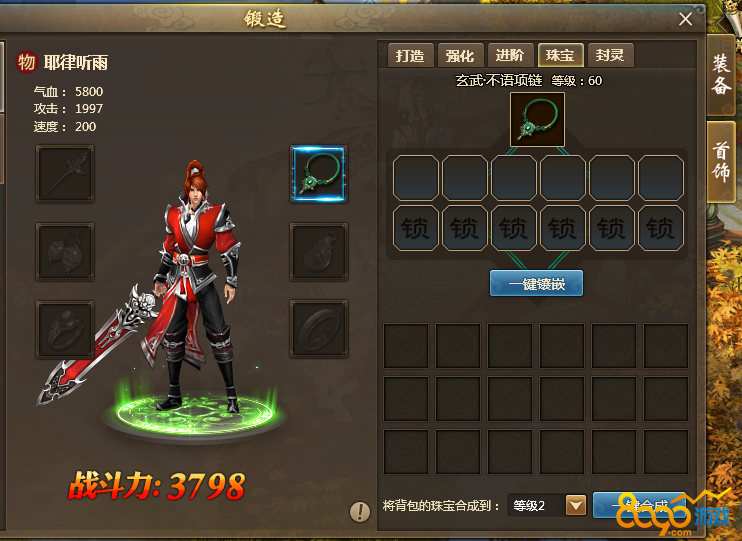Switch to the 封灵 tab
This screenshot has width=742, height=541.
610,56
